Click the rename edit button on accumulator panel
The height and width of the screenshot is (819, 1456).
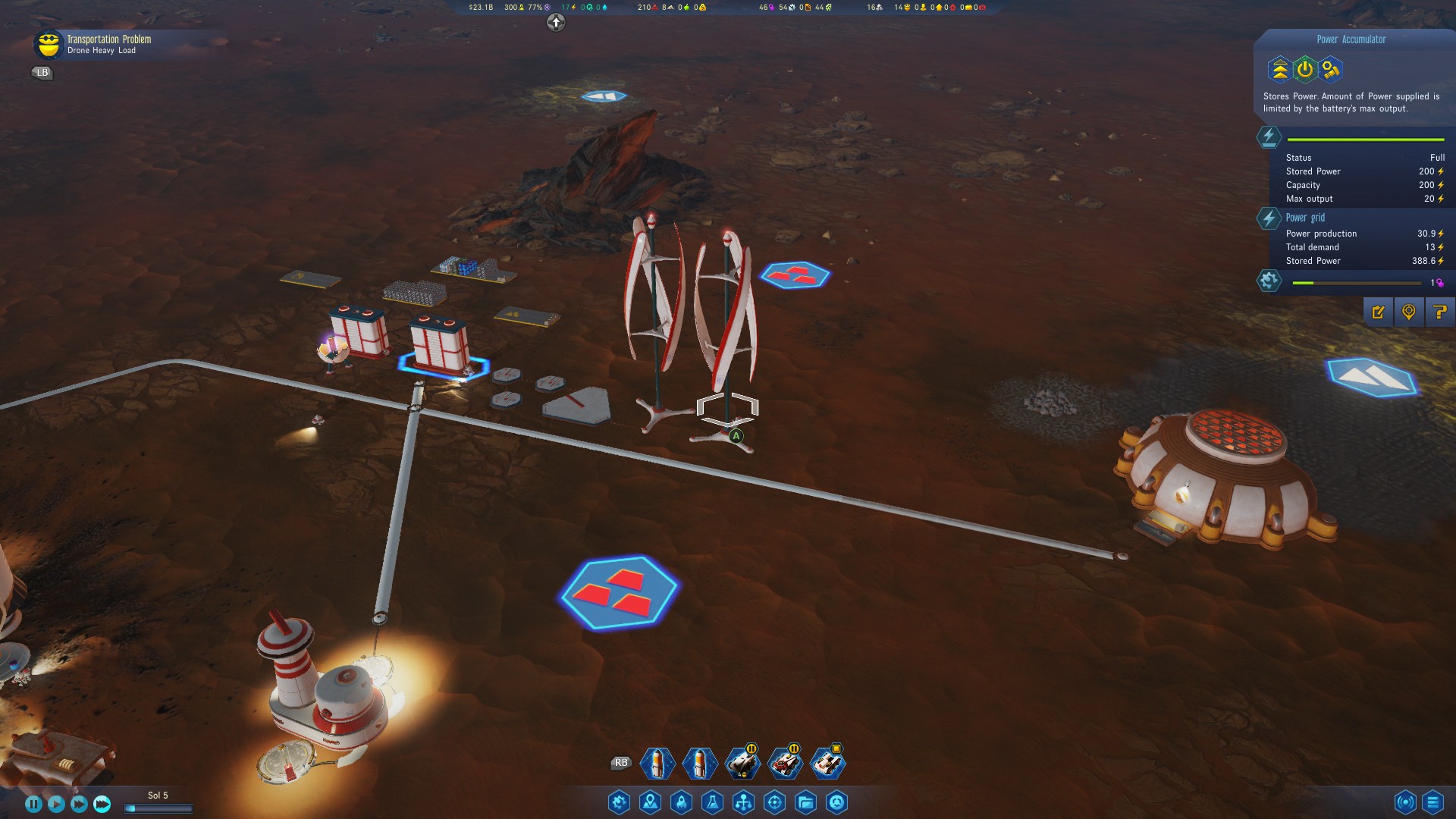click(1379, 311)
